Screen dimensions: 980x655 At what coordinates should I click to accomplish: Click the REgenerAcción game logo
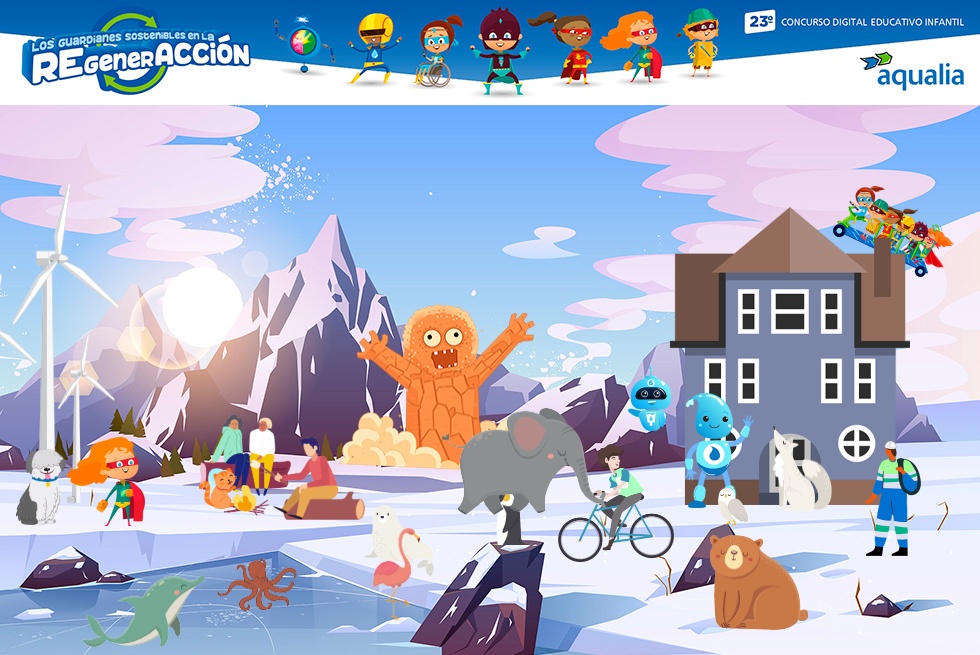click(136, 55)
